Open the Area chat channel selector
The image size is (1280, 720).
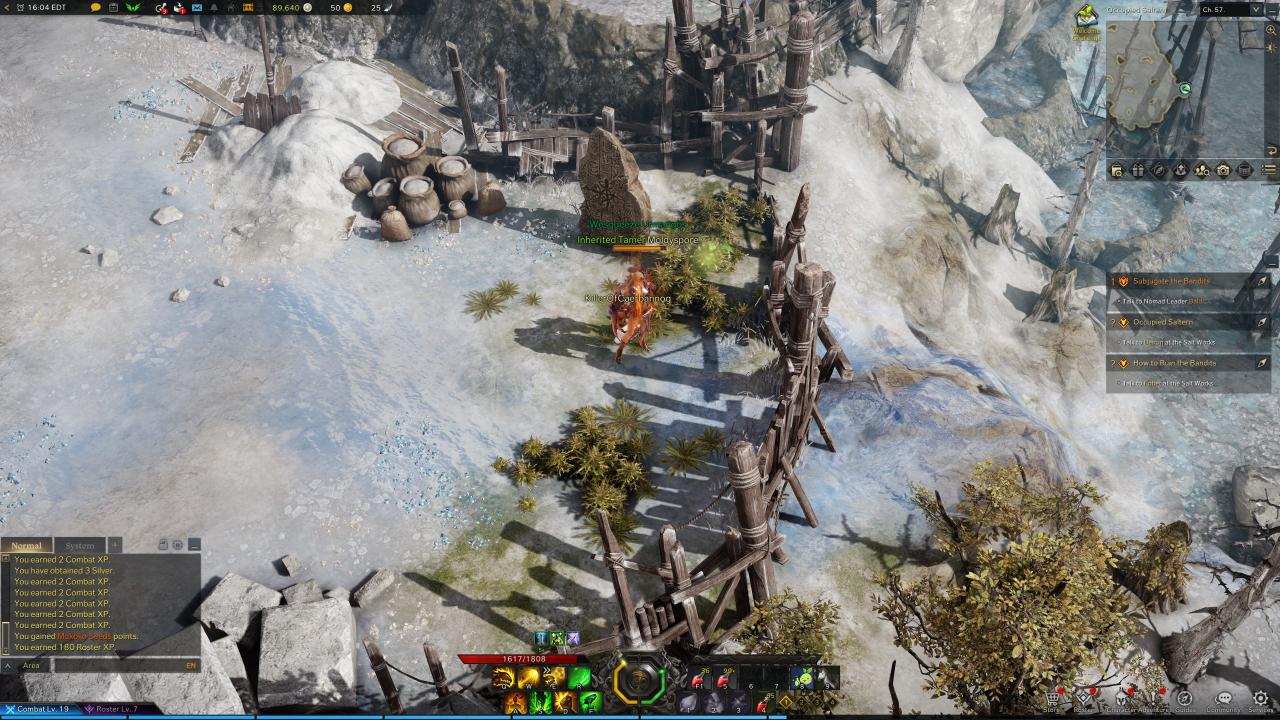[x=31, y=665]
